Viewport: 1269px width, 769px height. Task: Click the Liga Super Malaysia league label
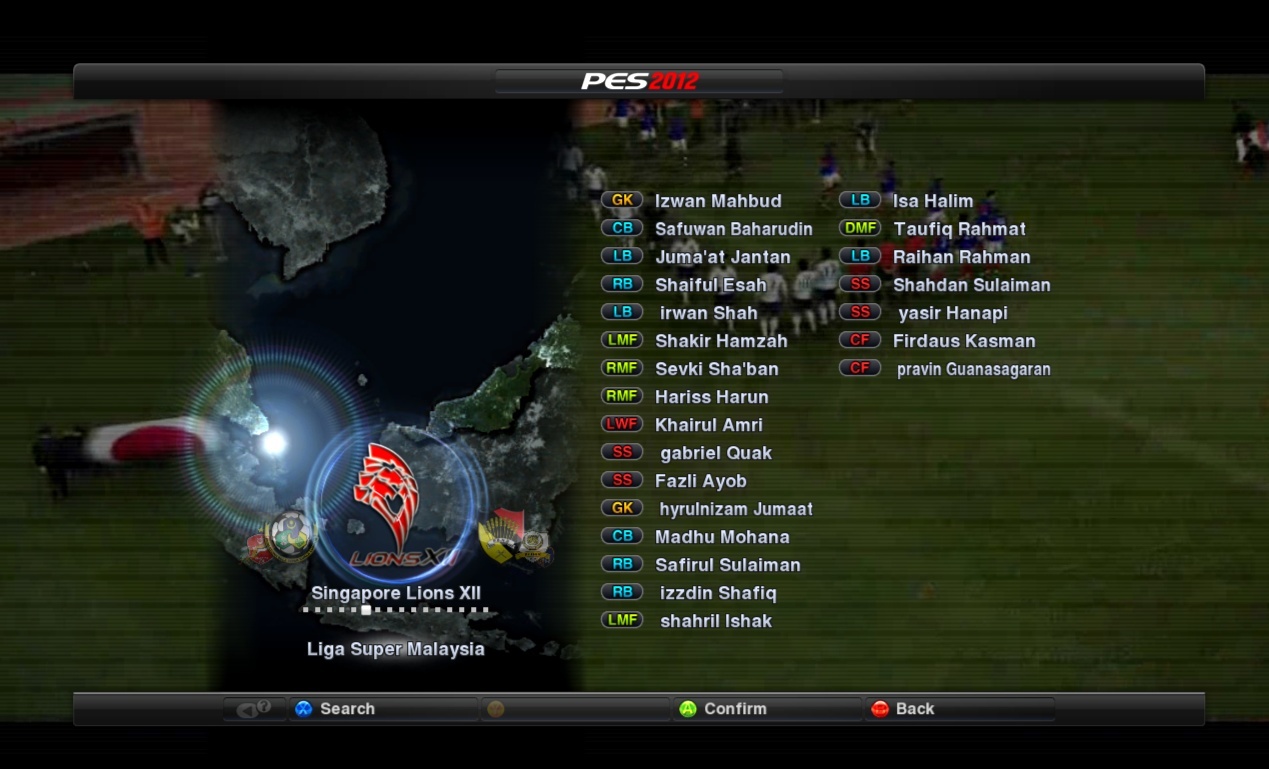(395, 649)
